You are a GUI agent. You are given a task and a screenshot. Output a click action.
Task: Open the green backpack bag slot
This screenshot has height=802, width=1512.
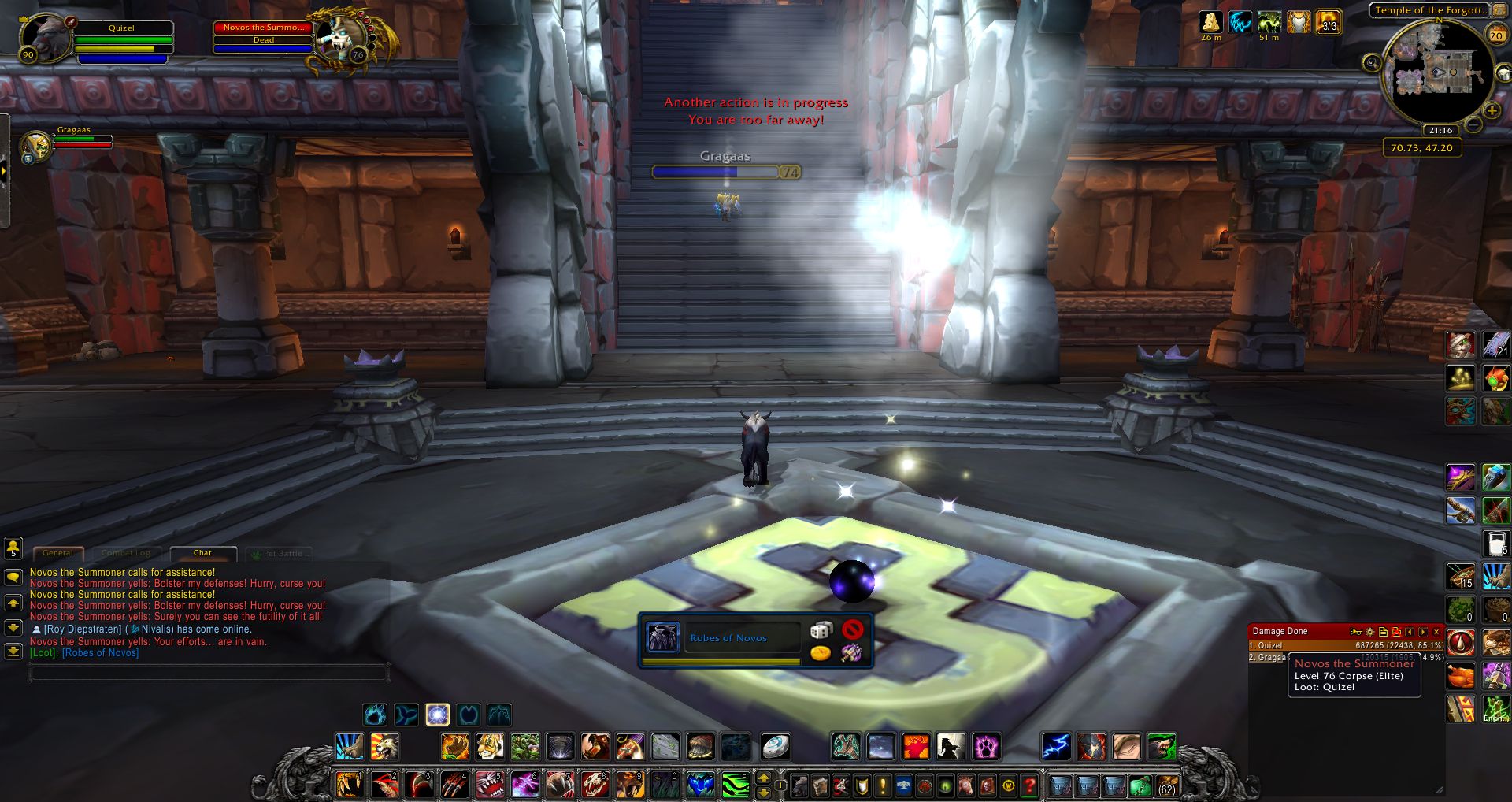pos(1140,785)
